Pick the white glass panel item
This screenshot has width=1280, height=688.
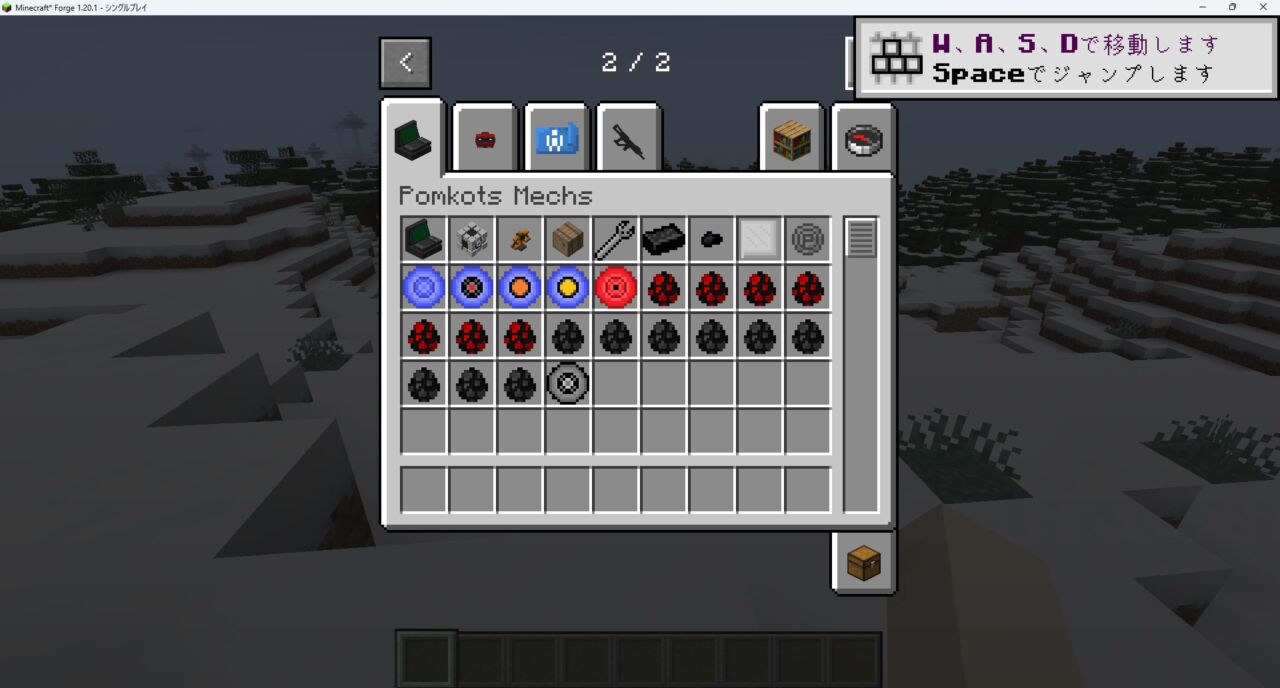pos(760,240)
